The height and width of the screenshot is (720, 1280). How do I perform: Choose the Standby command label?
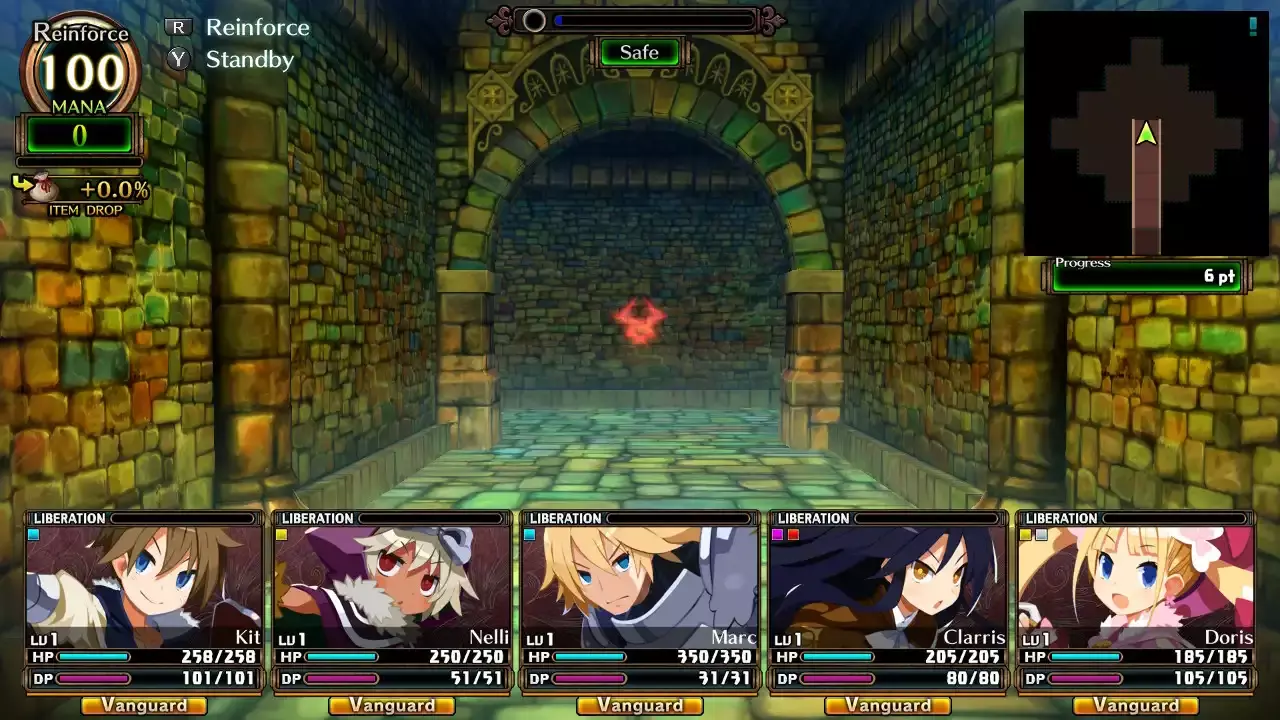pos(249,60)
